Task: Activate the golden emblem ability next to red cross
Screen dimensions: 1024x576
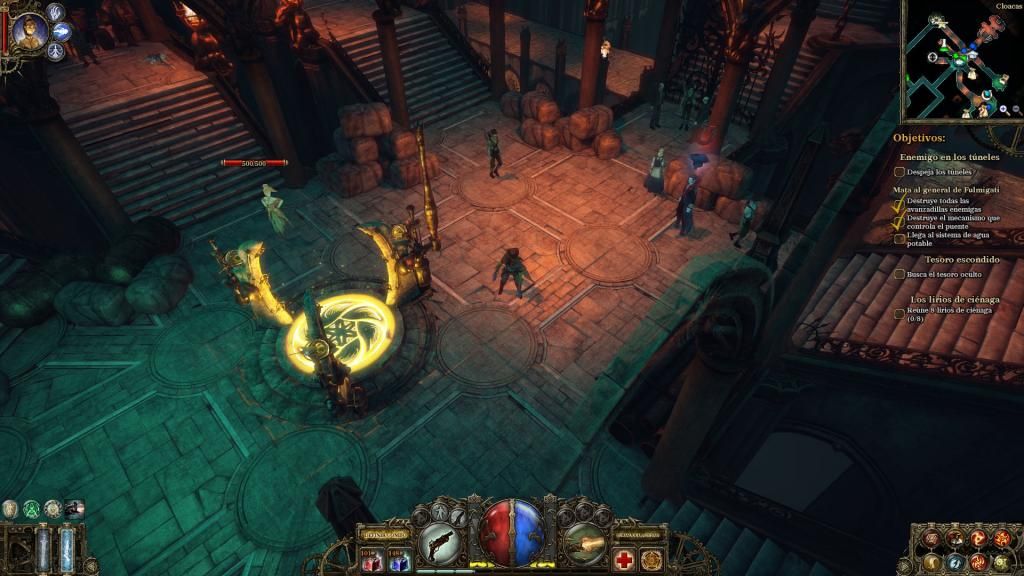Action: (651, 559)
